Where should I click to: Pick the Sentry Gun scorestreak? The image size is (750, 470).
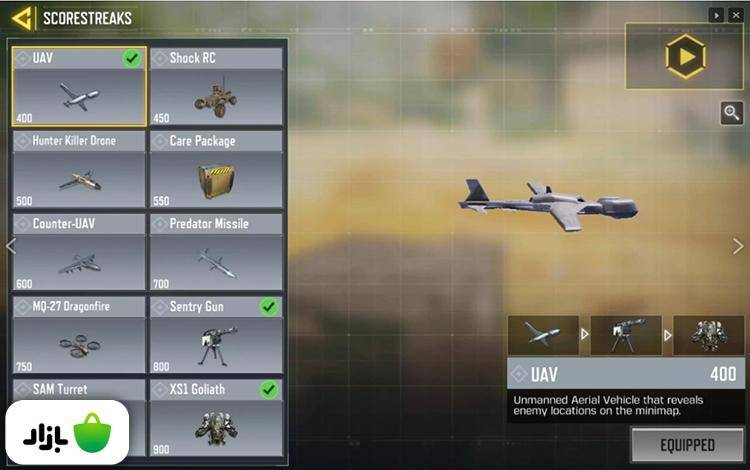point(216,335)
